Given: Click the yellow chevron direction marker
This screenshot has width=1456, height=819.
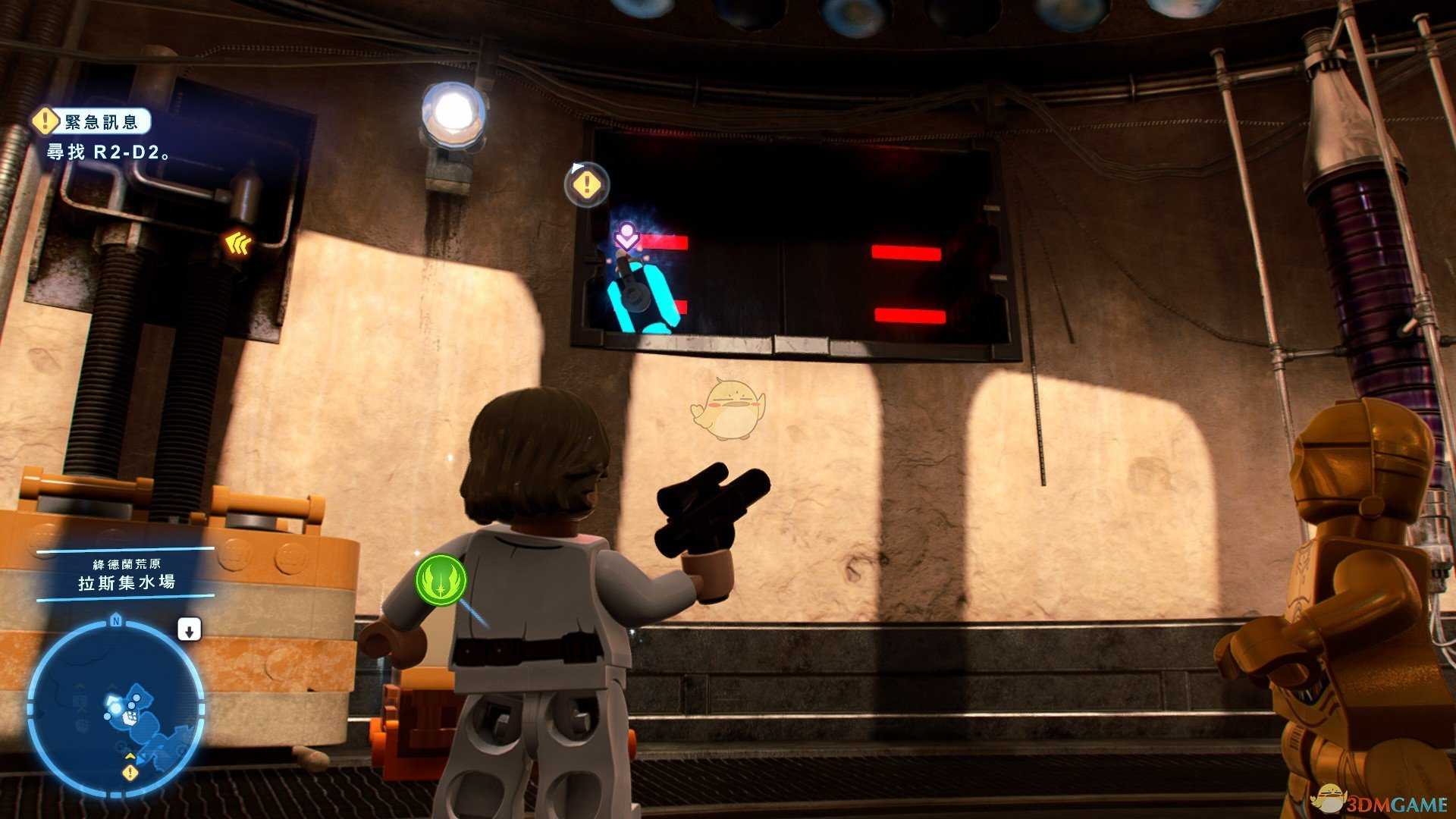Looking at the screenshot, I should coord(238,243).
